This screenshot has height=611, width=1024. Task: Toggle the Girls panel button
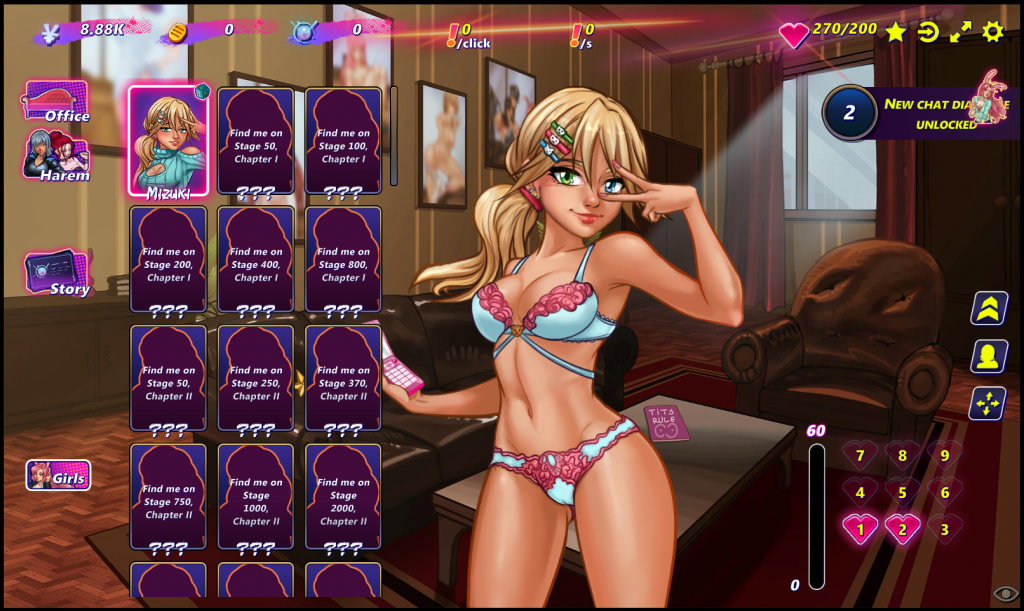click(x=58, y=476)
